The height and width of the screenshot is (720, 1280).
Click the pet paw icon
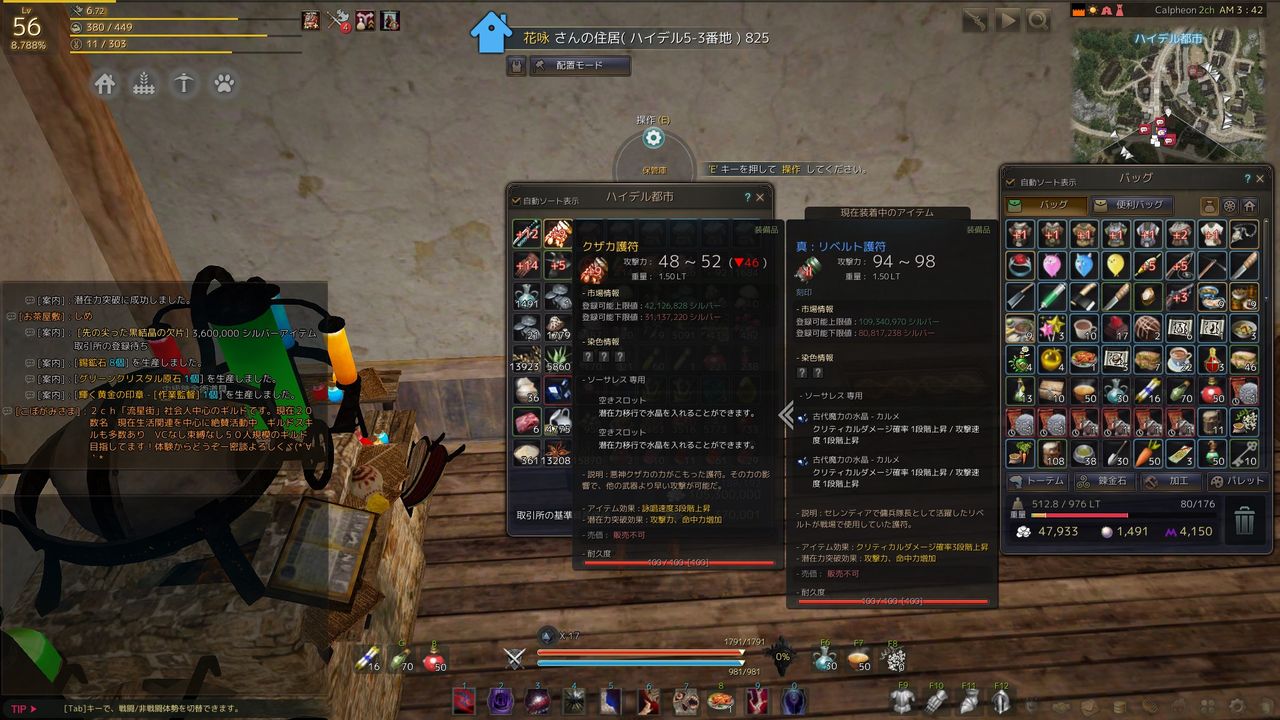pos(223,85)
